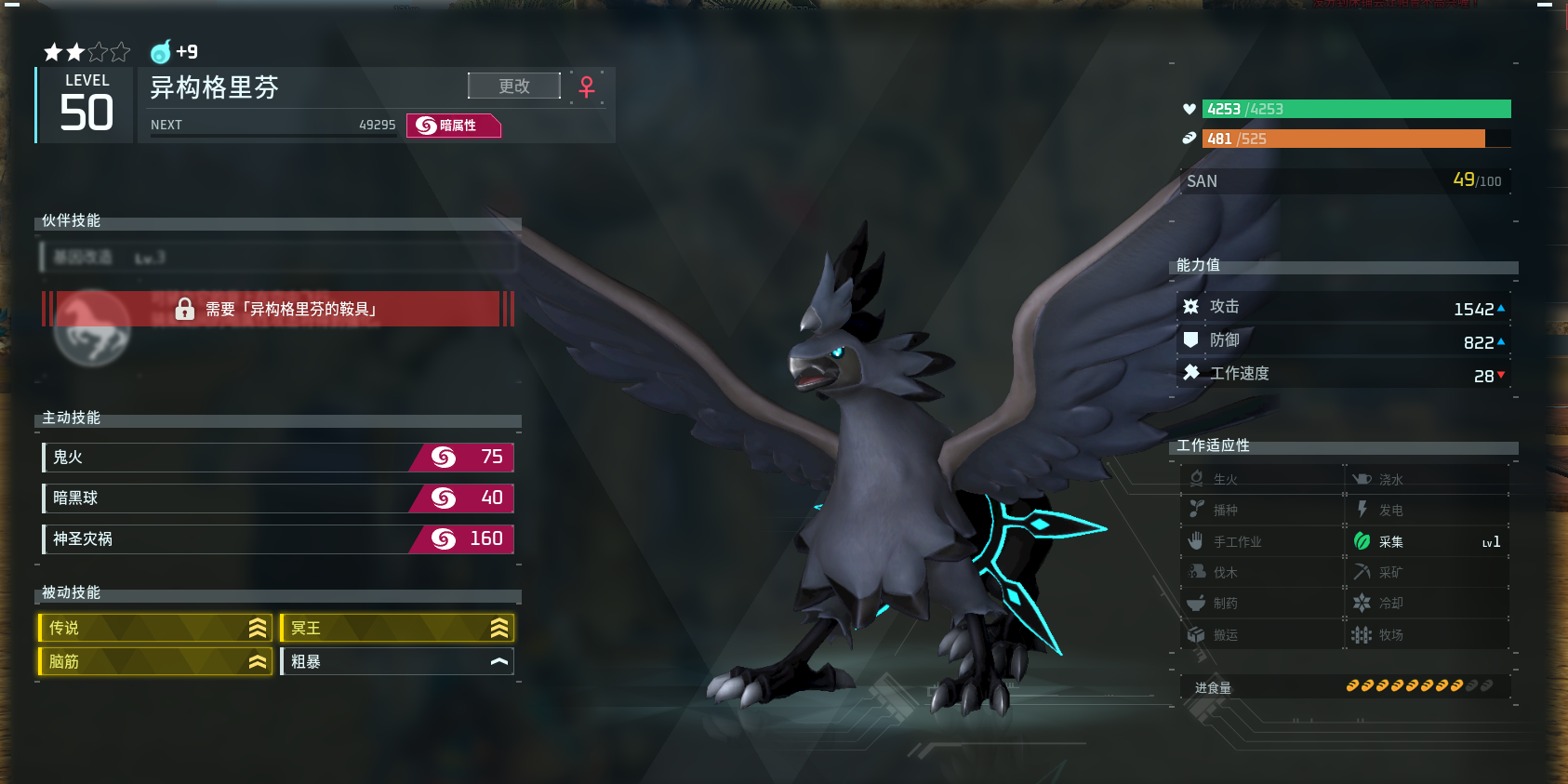Image resolution: width=1568 pixels, height=784 pixels.
Task: Click the 更改 rename button
Action: tap(514, 86)
